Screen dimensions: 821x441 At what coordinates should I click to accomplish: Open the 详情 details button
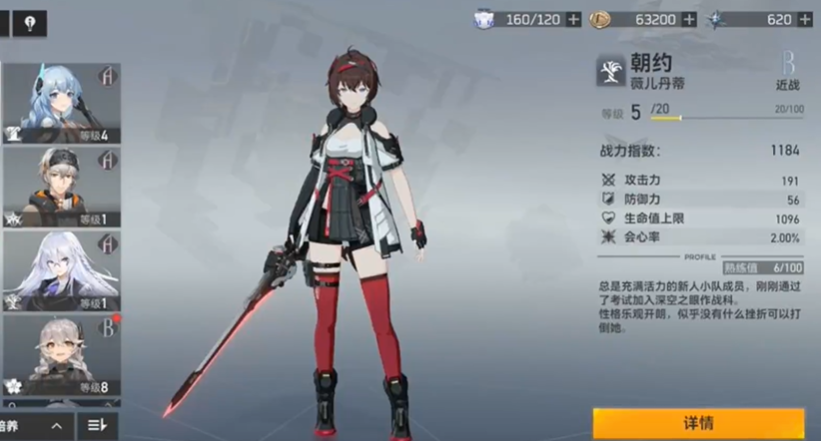pyautogui.click(x=698, y=423)
